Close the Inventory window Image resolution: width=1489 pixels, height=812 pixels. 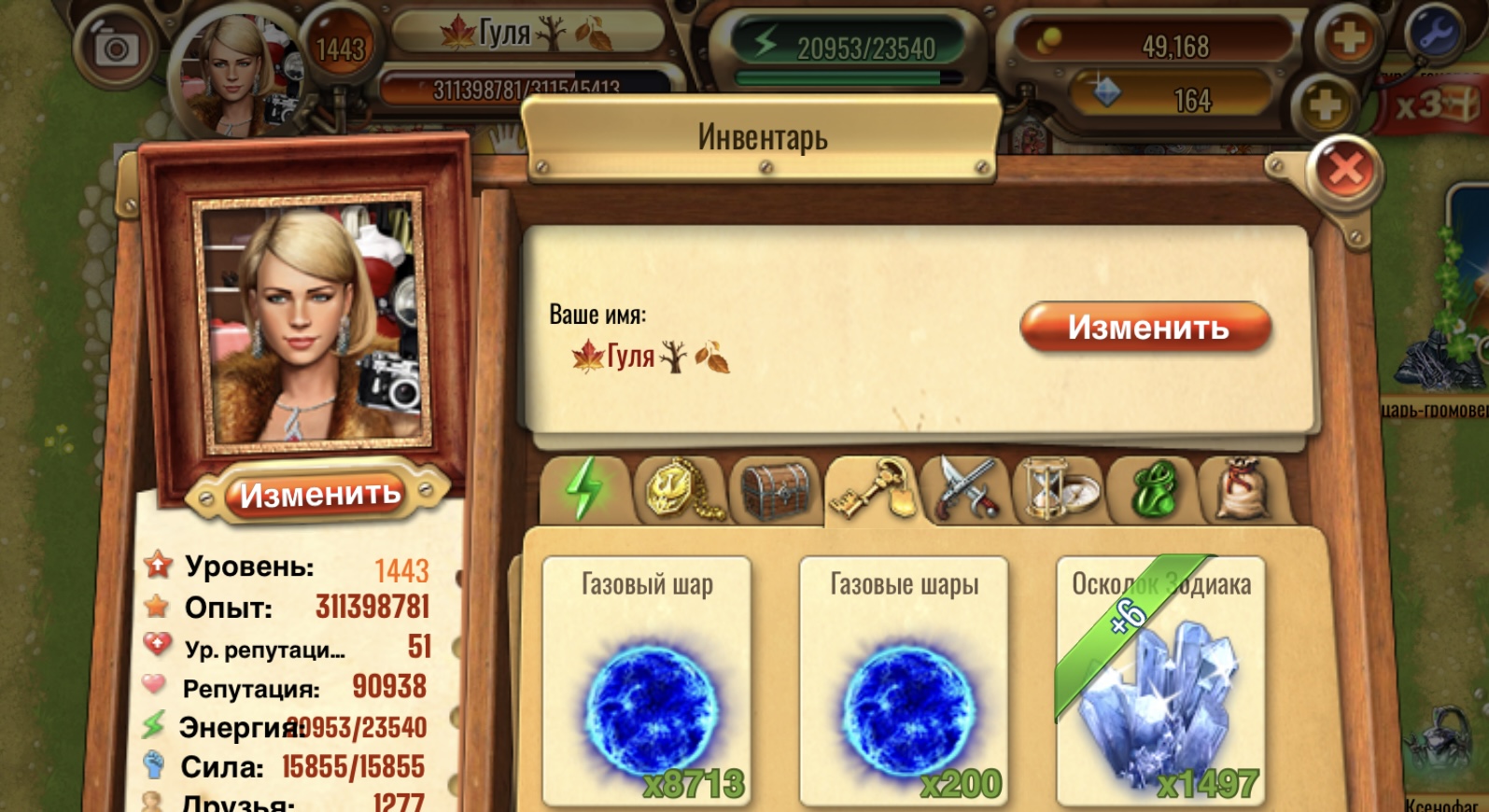(x=1344, y=170)
